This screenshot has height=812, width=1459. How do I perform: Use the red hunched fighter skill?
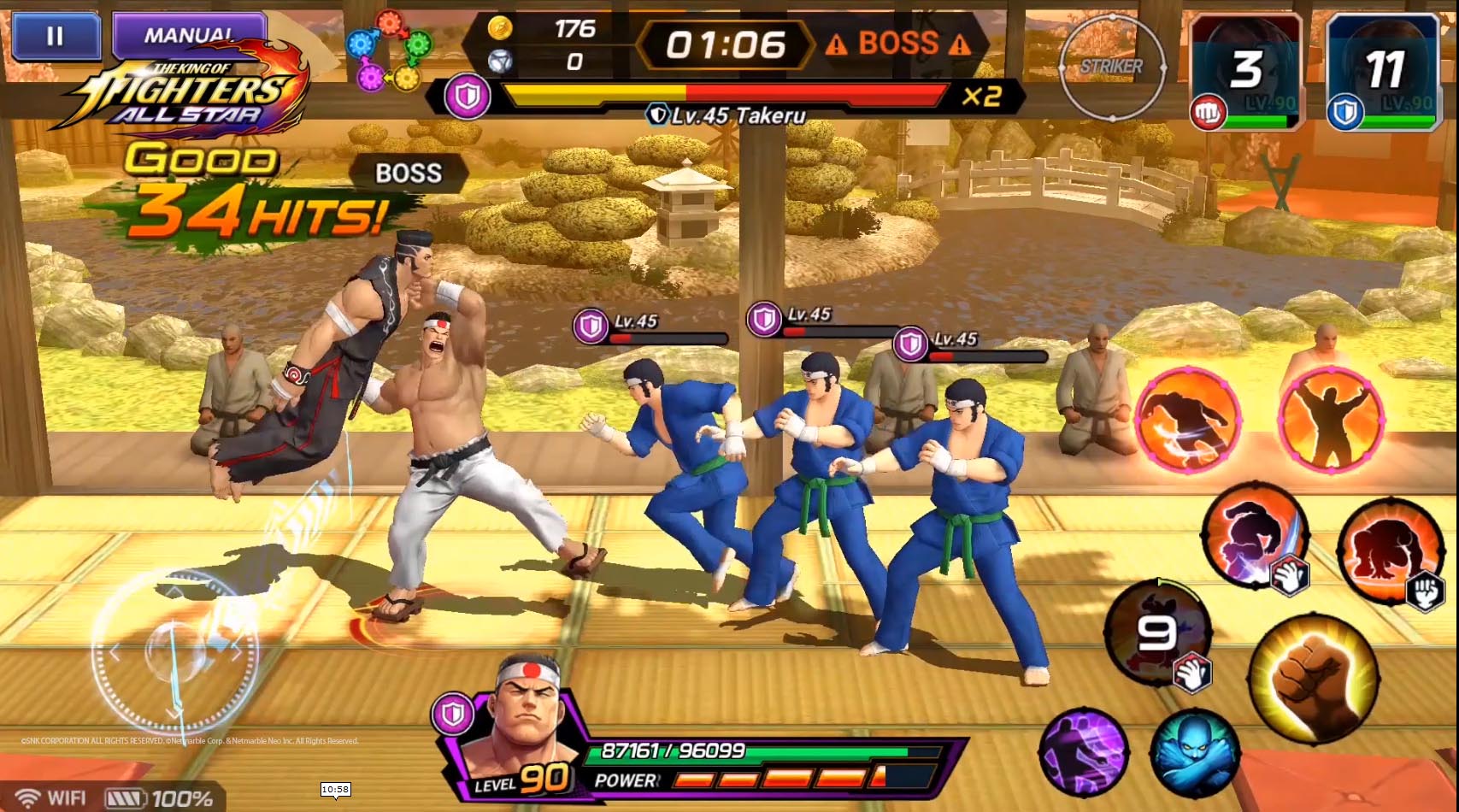[1390, 548]
